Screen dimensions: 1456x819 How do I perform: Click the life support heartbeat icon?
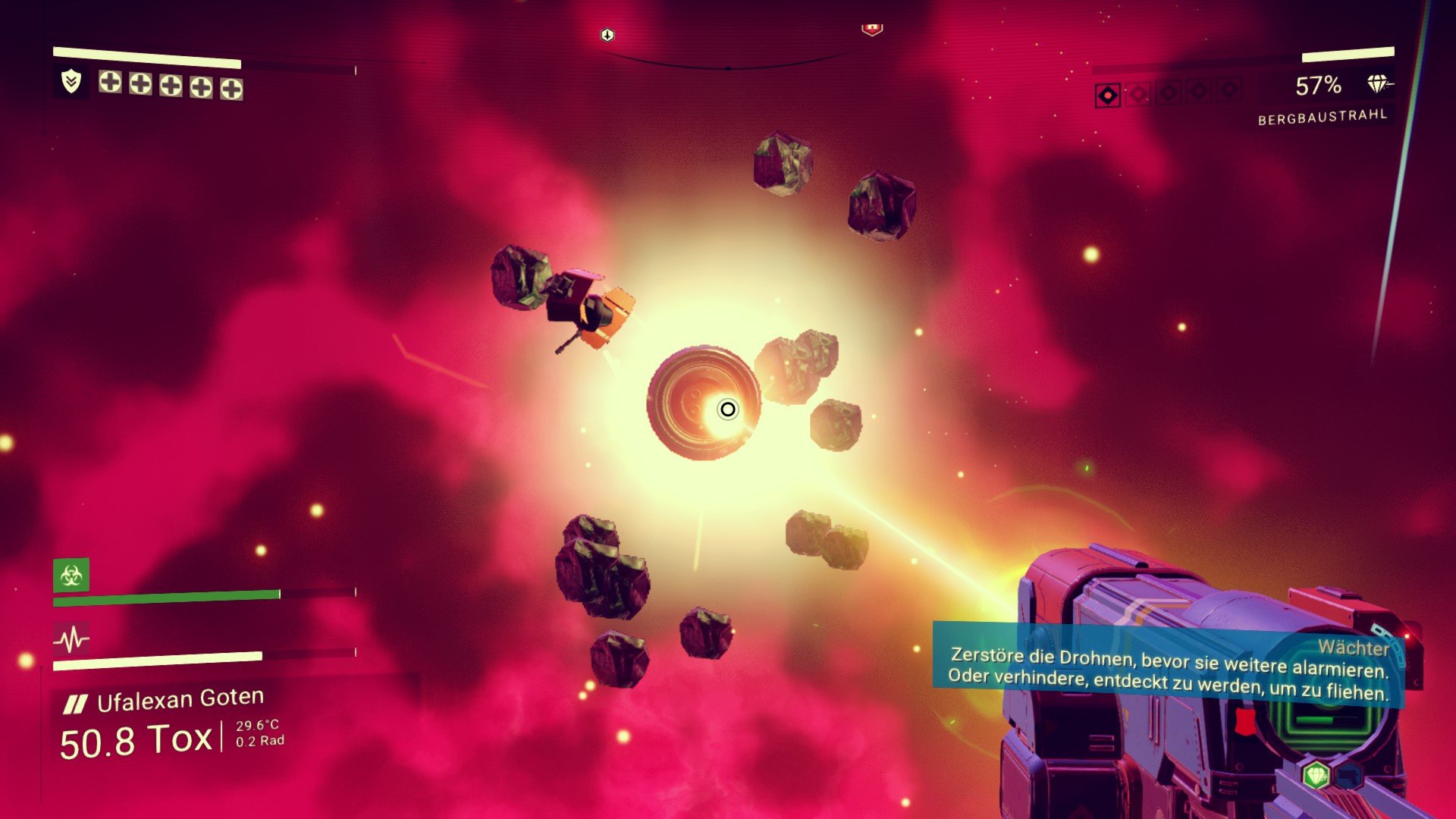pos(71,639)
